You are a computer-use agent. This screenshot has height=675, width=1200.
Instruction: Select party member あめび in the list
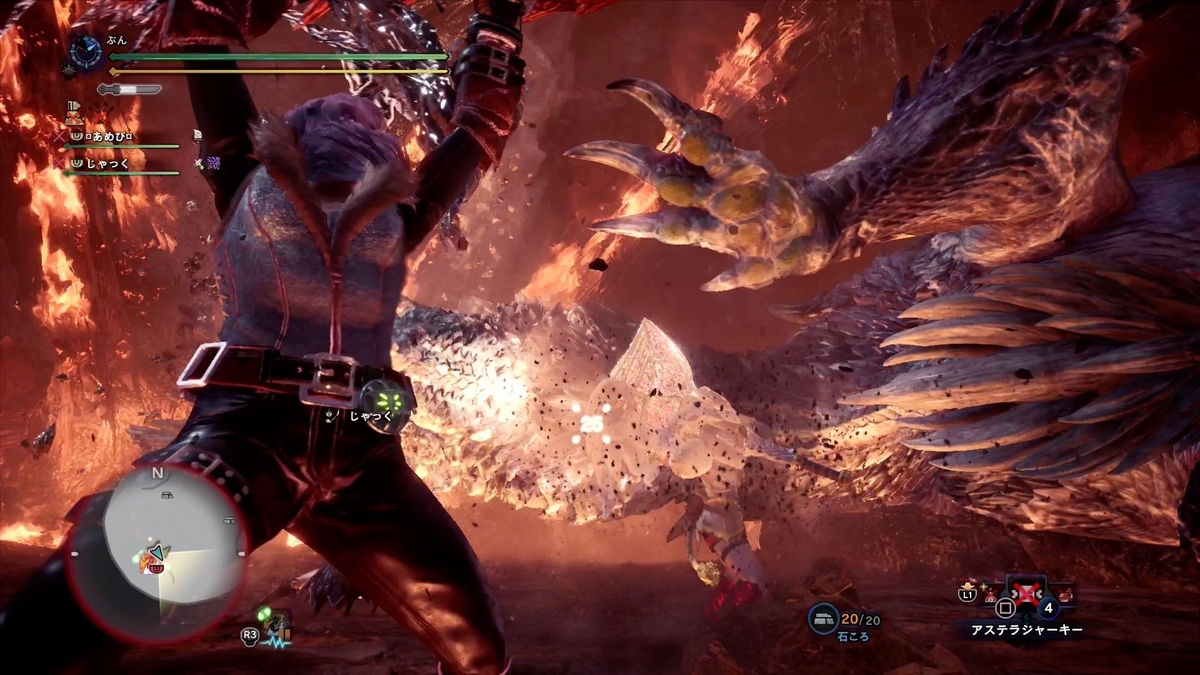pyautogui.click(x=108, y=136)
